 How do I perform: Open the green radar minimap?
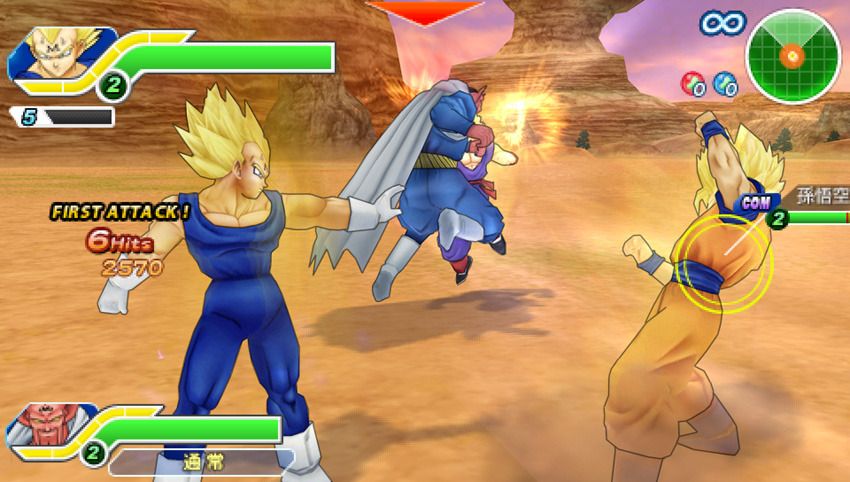793,55
